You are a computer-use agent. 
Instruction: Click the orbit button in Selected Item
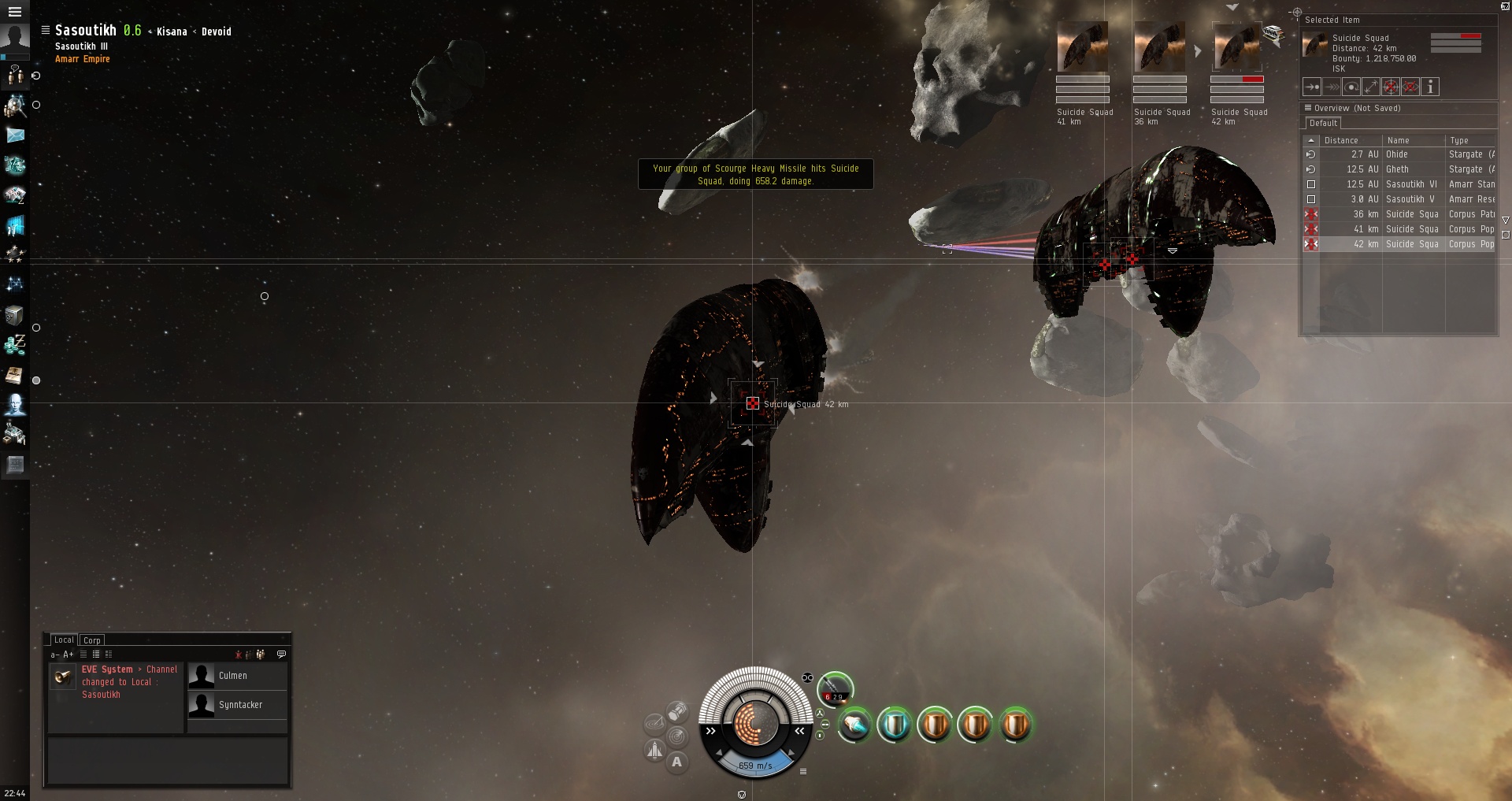coord(1351,87)
